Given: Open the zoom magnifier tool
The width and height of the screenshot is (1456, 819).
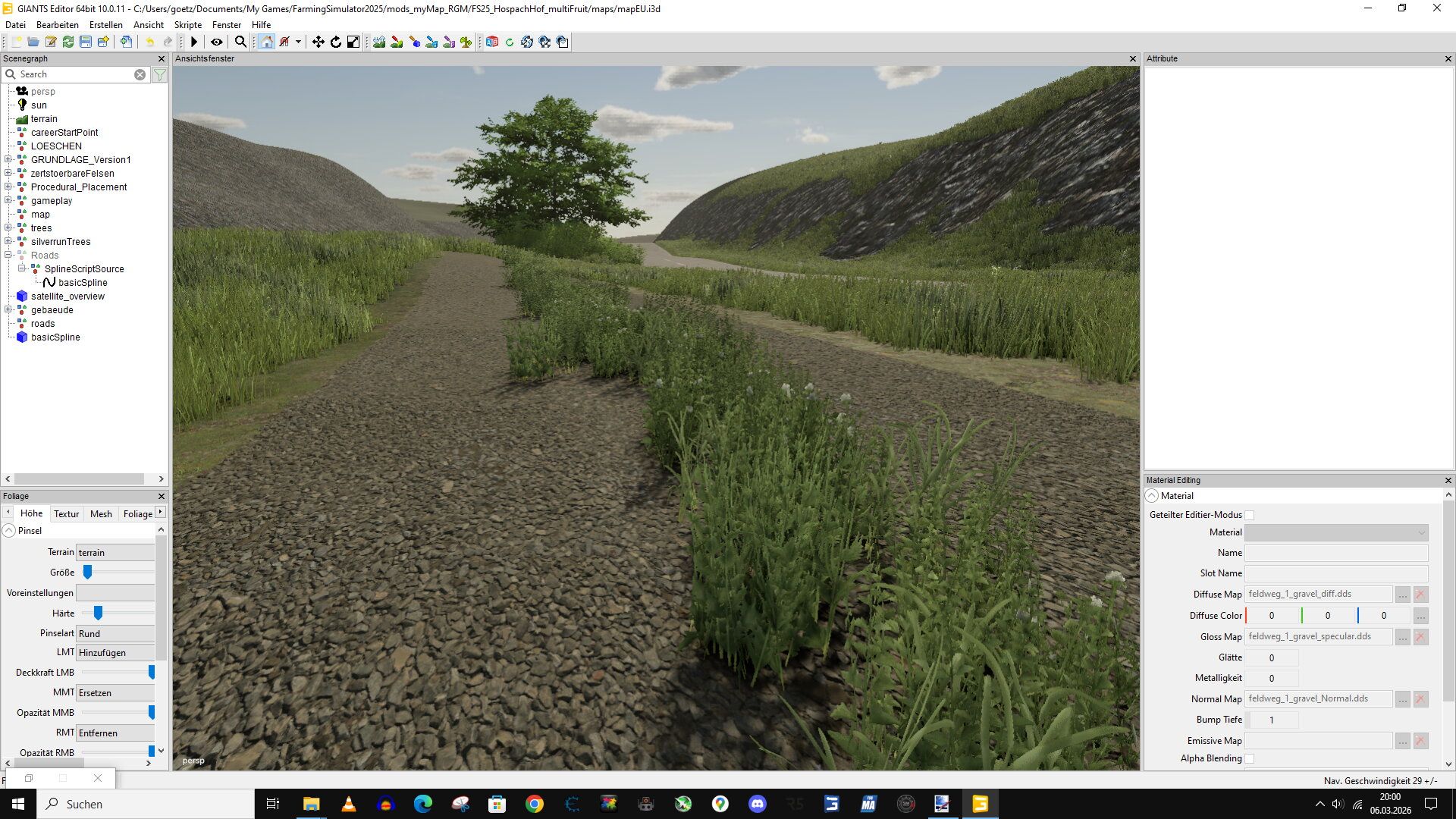Looking at the screenshot, I should click(x=240, y=42).
